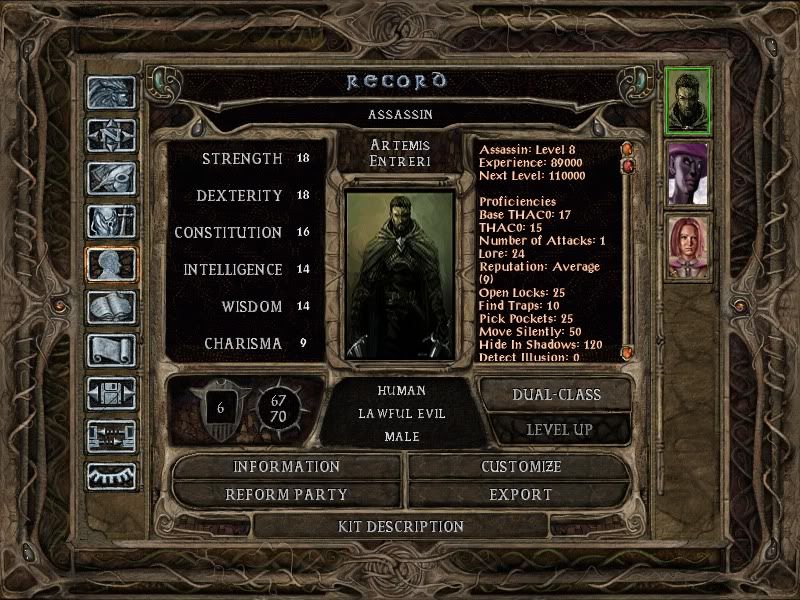
Task: Open the Dual-Class screen
Action: (x=556, y=394)
